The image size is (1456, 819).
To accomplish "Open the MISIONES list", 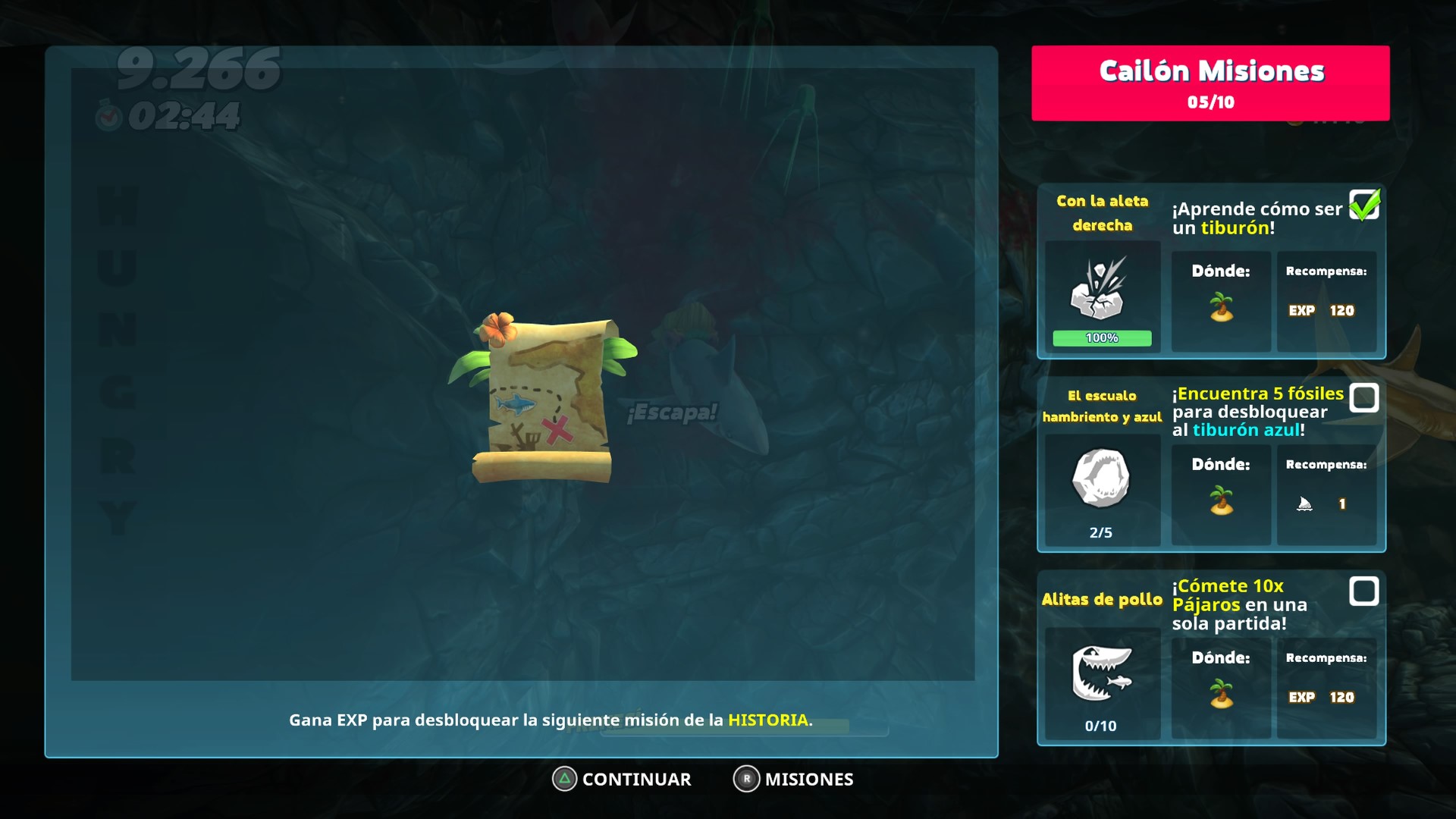I will click(793, 779).
